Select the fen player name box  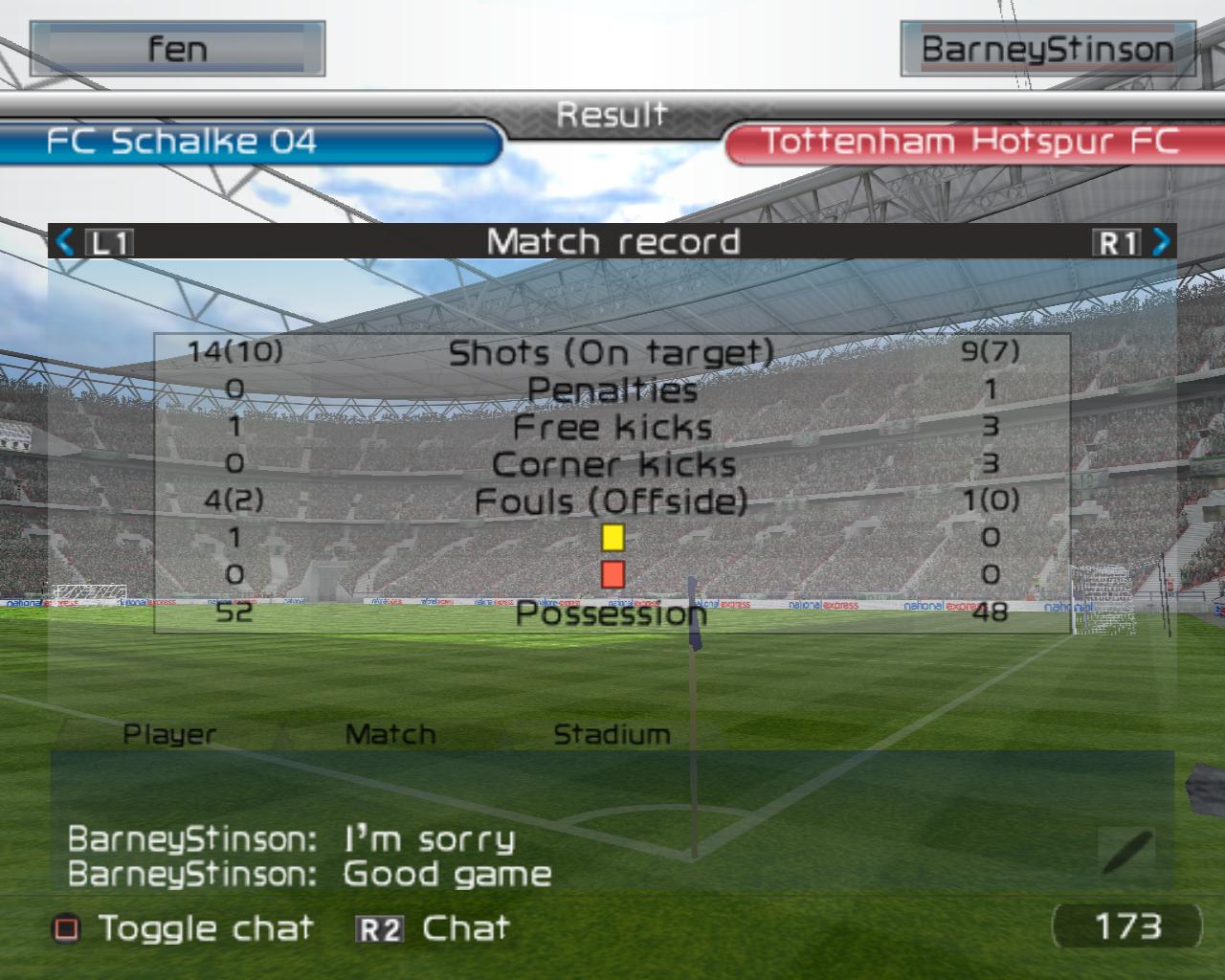(x=178, y=49)
